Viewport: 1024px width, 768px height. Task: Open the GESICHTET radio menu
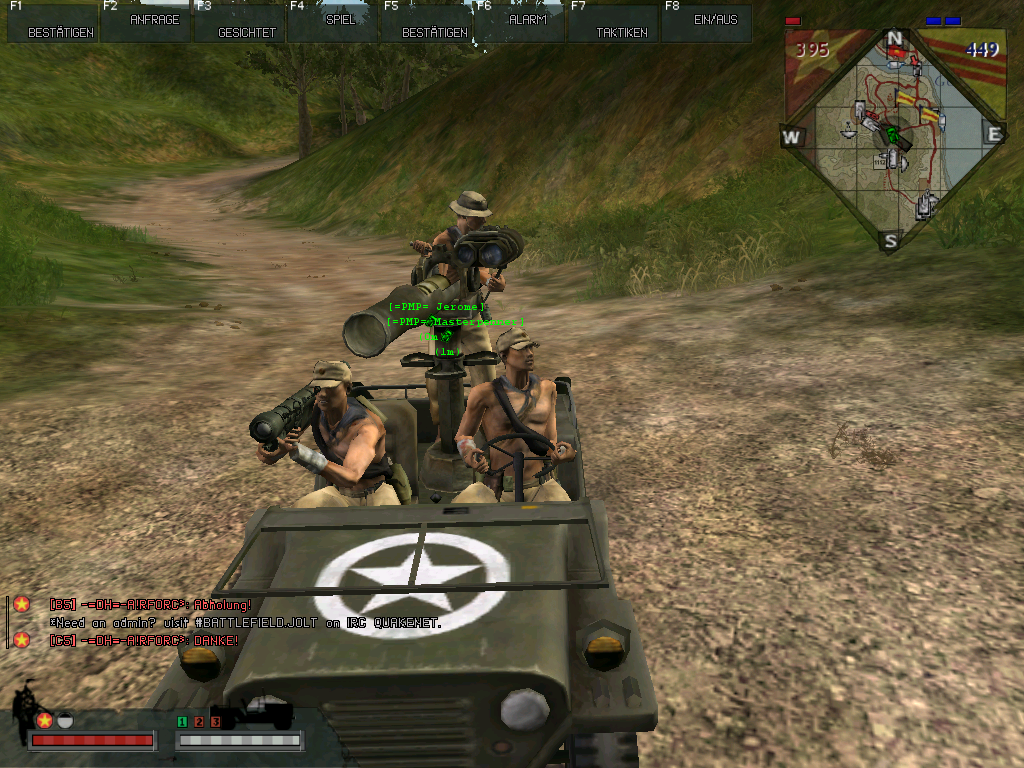coord(240,24)
